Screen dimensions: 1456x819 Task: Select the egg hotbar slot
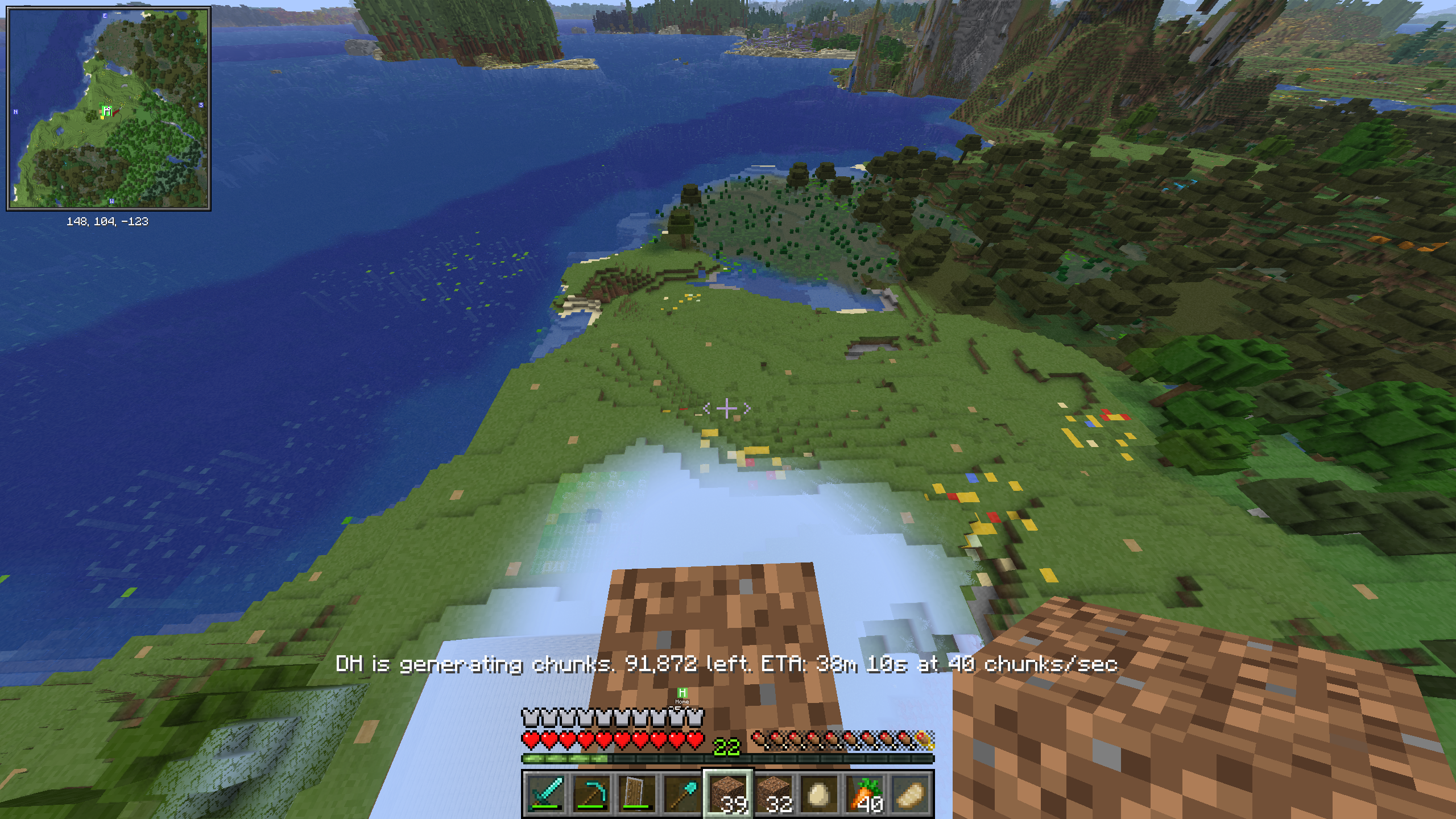[820, 793]
